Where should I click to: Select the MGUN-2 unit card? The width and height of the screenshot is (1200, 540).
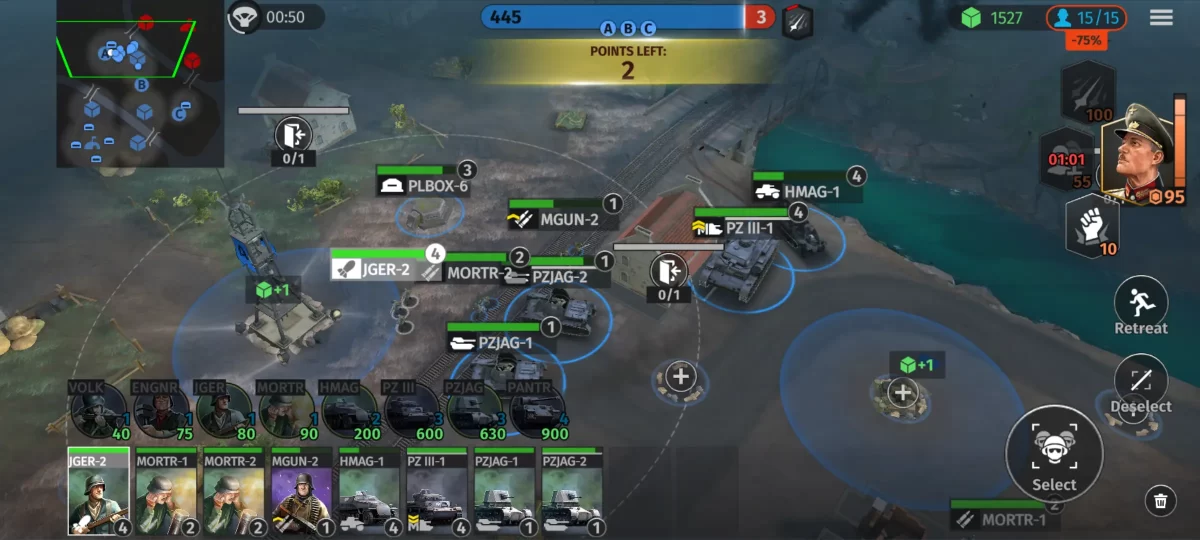(x=301, y=491)
